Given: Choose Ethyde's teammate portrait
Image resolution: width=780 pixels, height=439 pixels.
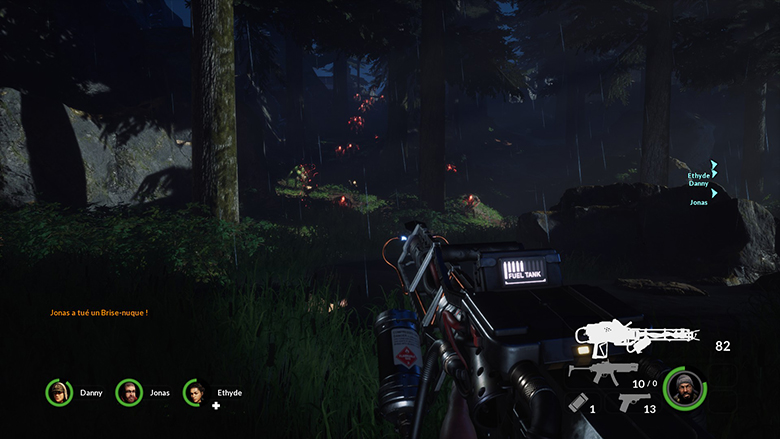Looking at the screenshot, I should 196,393.
